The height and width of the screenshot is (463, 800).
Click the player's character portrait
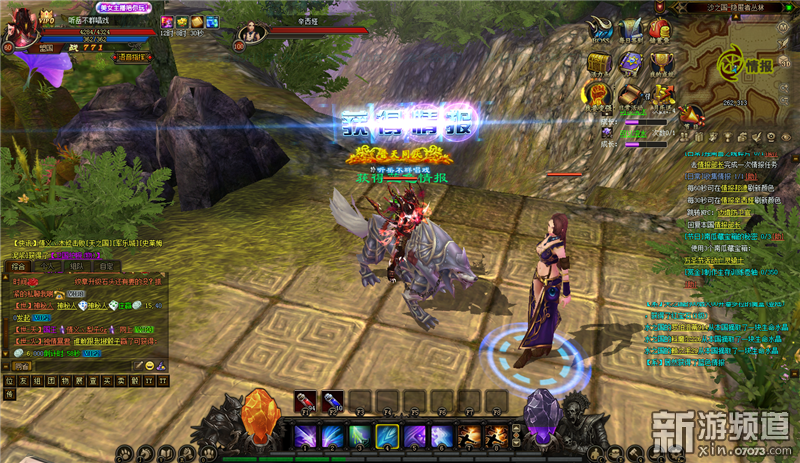23,28
